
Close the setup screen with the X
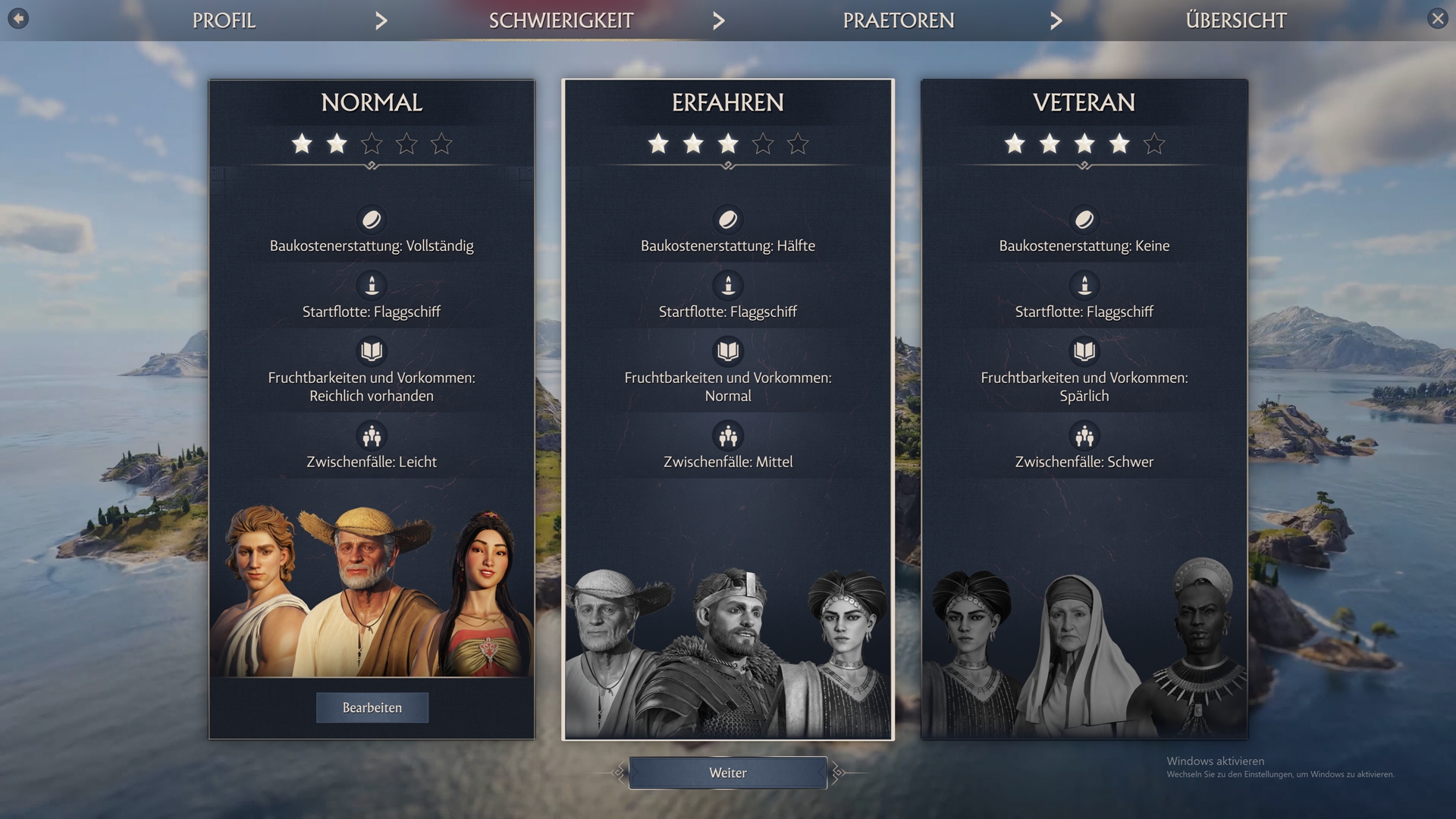1437,19
